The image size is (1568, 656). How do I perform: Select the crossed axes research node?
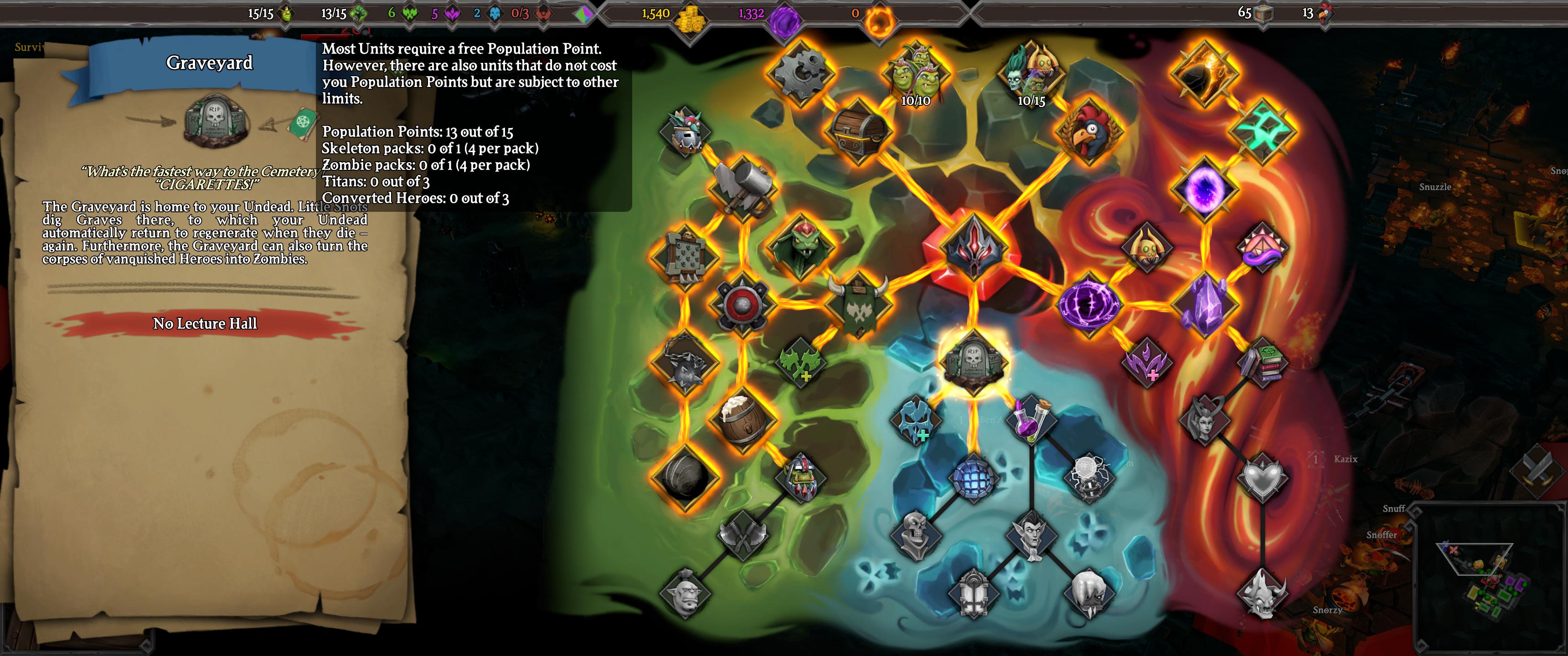[x=743, y=534]
